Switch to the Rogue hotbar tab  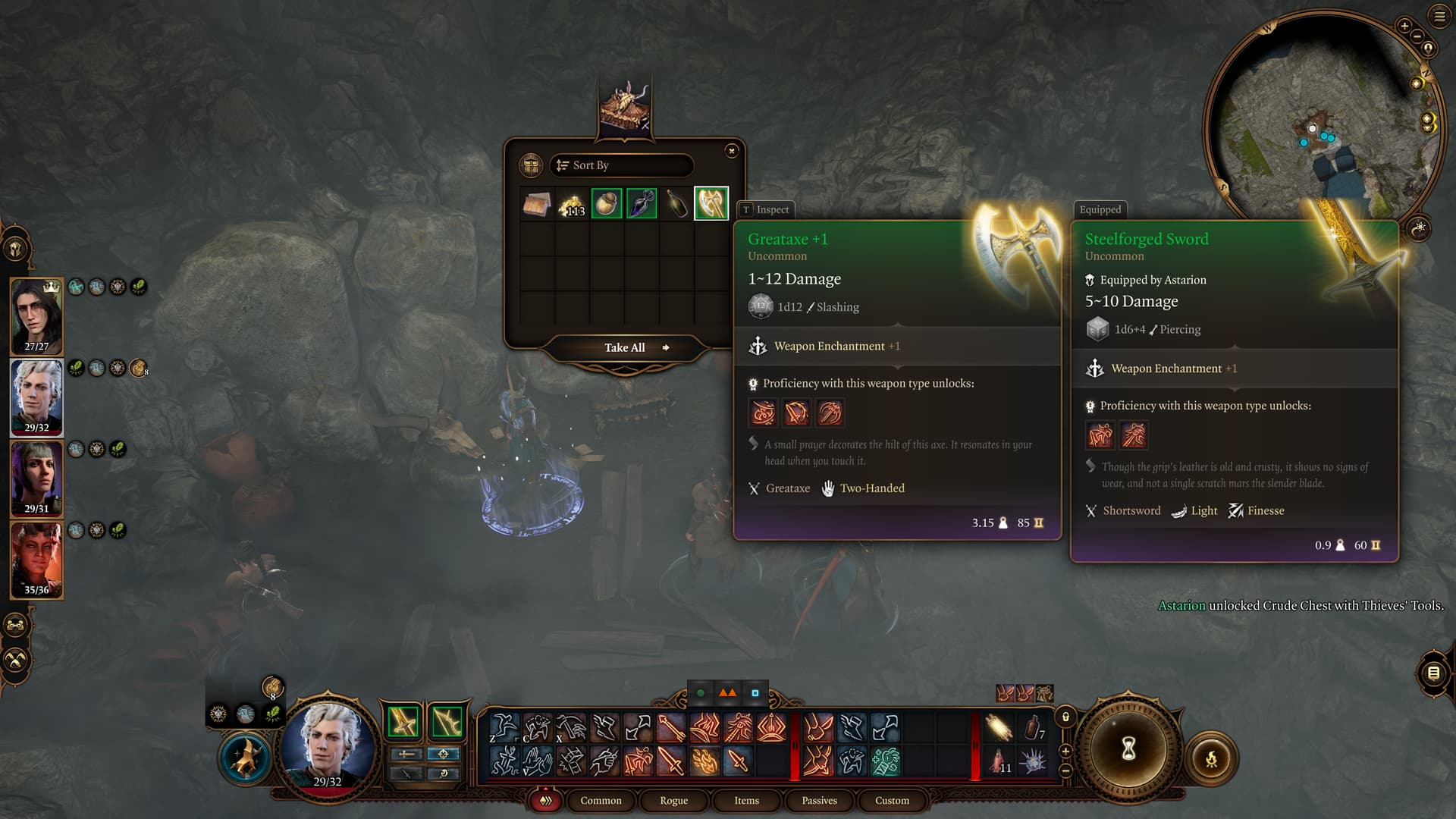(x=673, y=800)
